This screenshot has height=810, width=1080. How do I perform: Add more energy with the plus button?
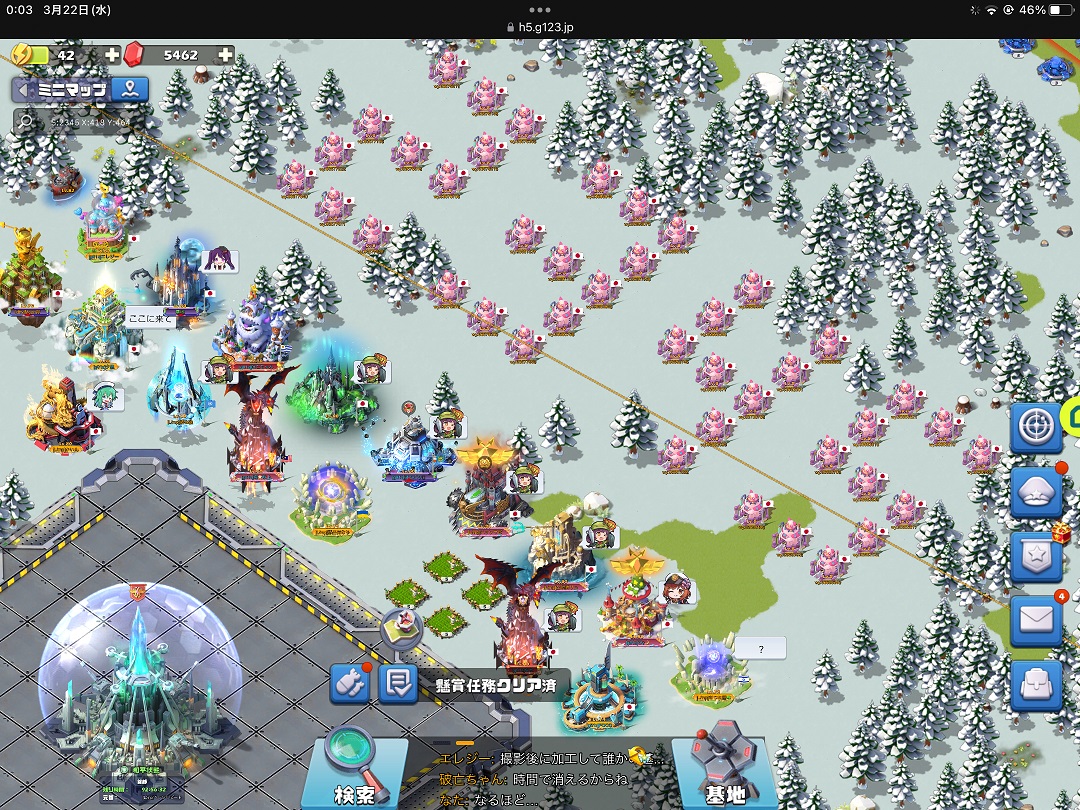(112, 55)
